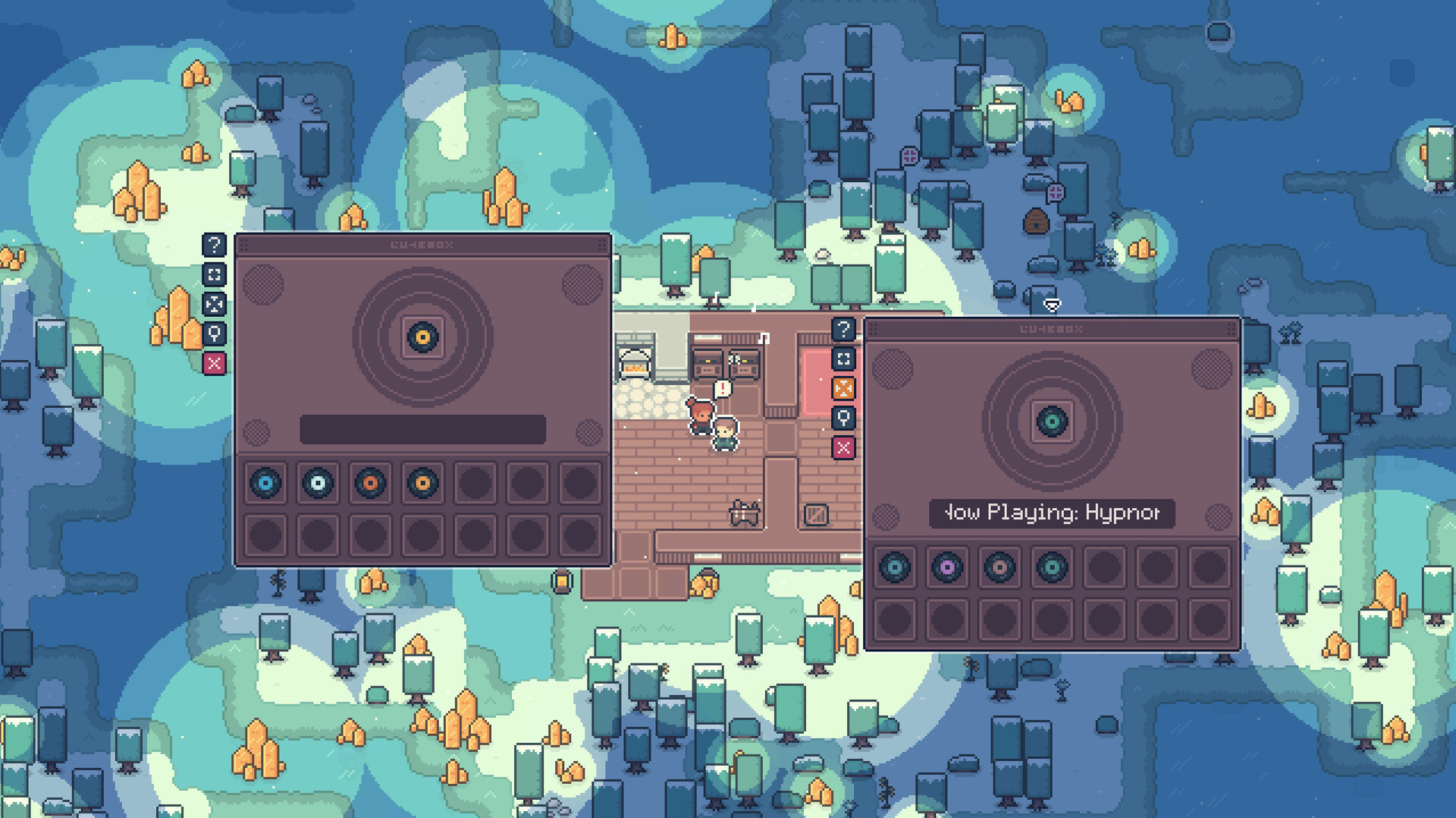Click the Now Playing: Hypno display bar
1456x818 pixels.
1051,513
